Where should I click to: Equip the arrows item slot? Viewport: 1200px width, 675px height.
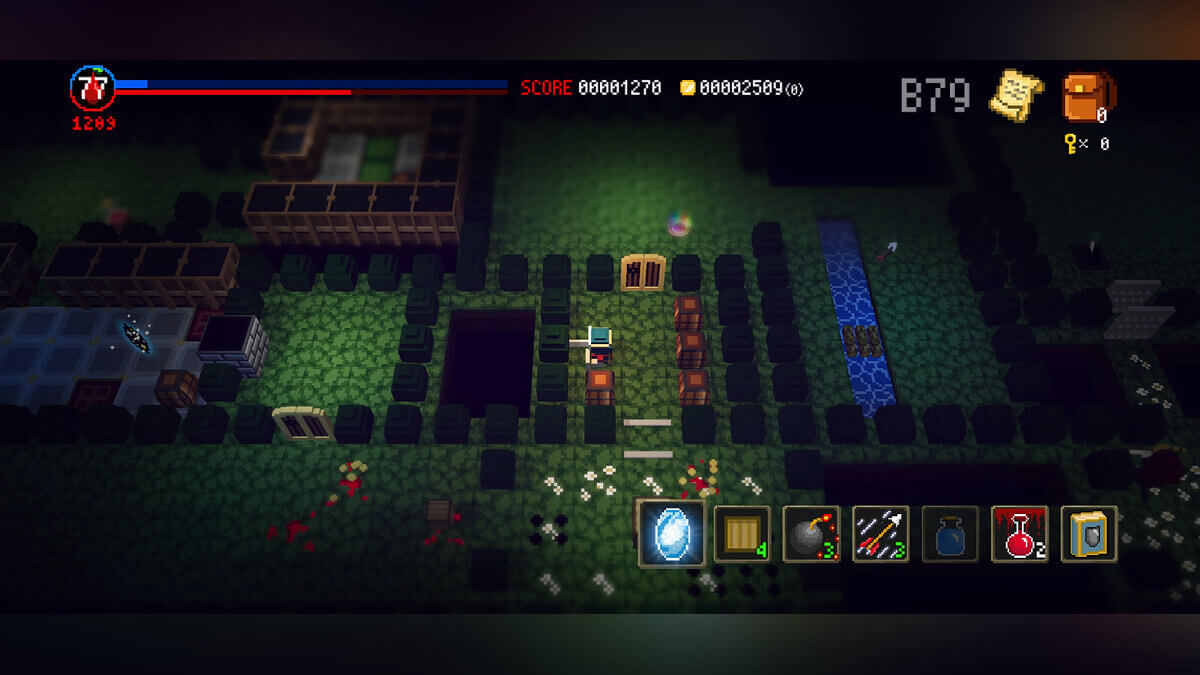coord(880,533)
